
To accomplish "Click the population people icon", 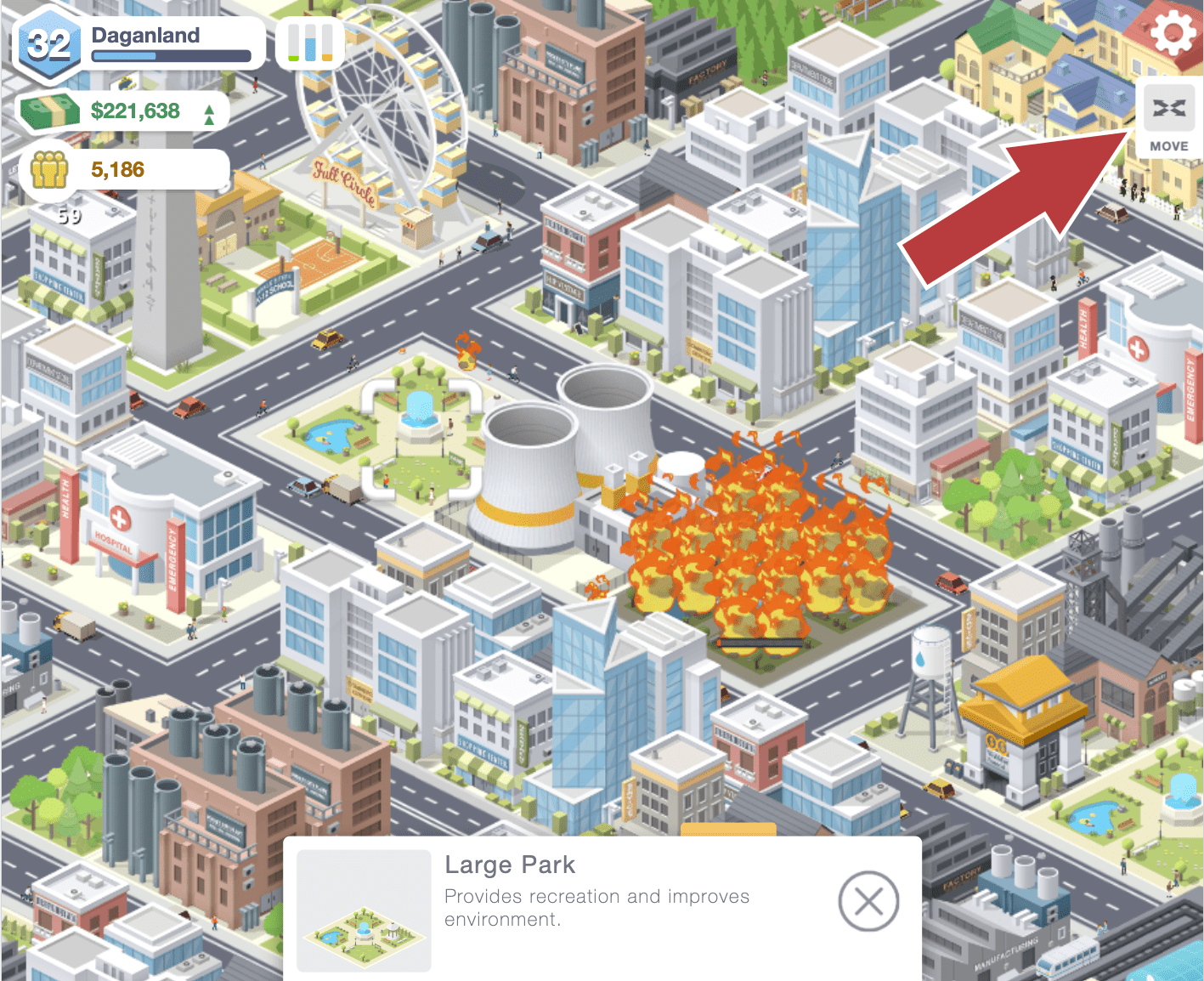I will click(49, 167).
